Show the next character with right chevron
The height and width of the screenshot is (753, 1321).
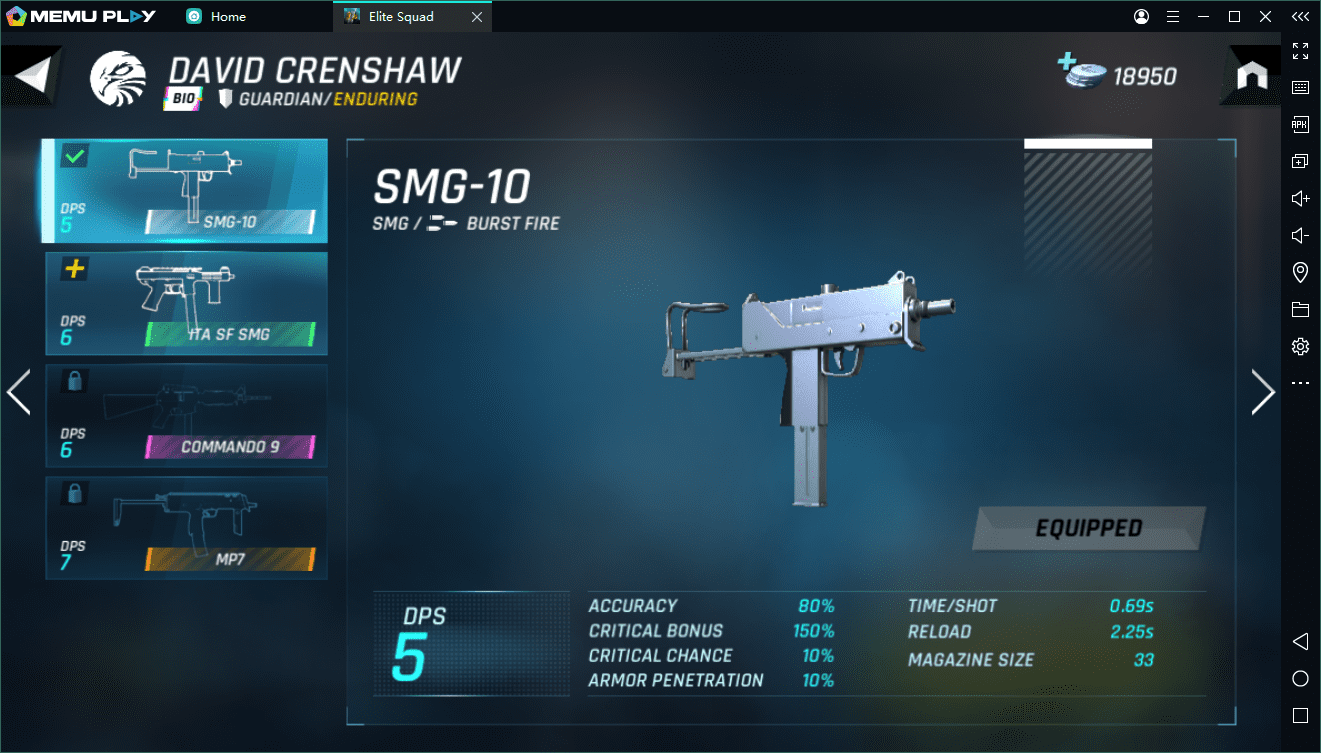click(x=1263, y=392)
